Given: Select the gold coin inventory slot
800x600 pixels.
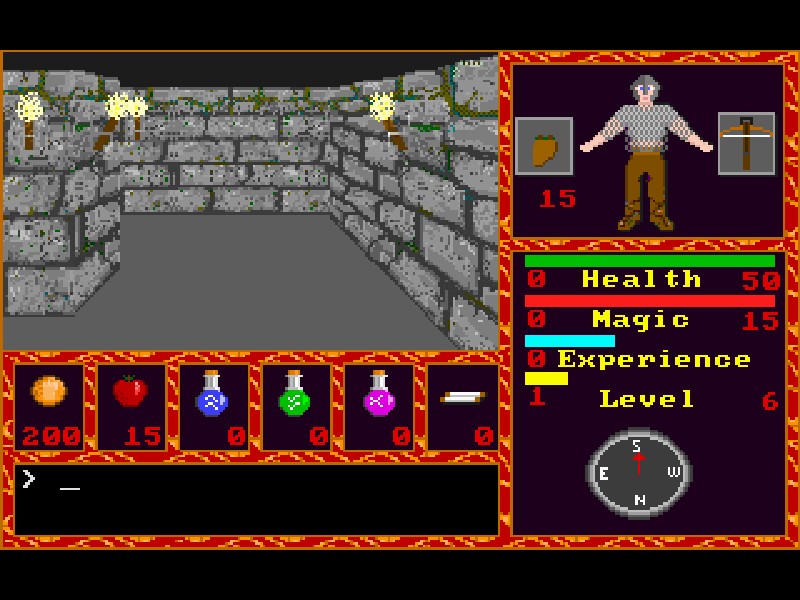Looking at the screenshot, I should point(49,406).
